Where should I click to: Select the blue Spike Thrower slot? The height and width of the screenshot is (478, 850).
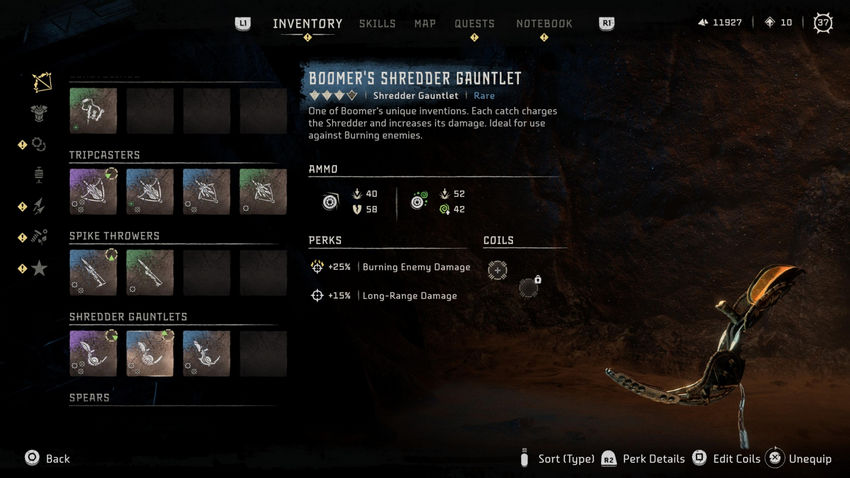[93, 272]
